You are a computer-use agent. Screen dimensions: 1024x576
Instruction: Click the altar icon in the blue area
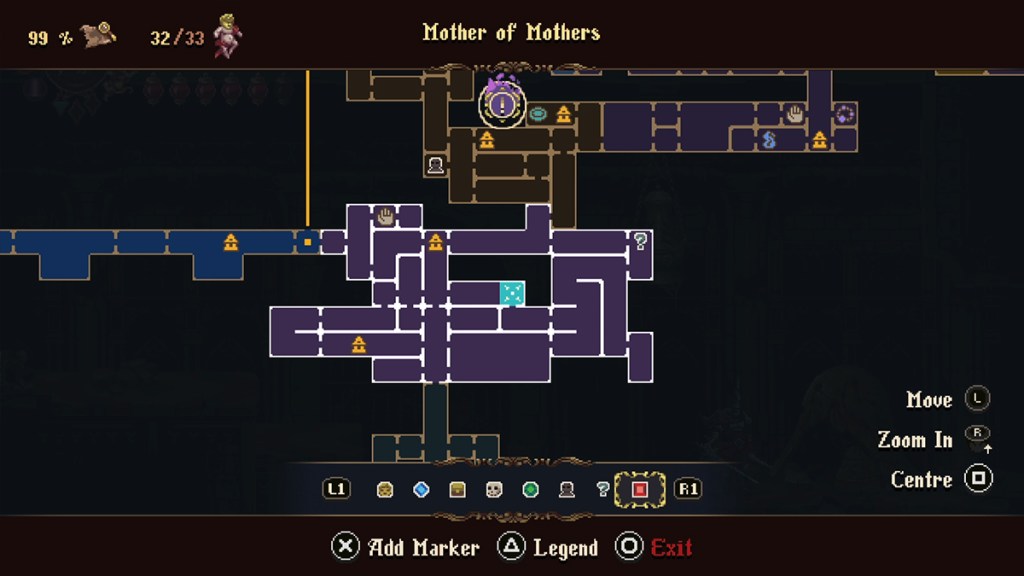click(231, 241)
